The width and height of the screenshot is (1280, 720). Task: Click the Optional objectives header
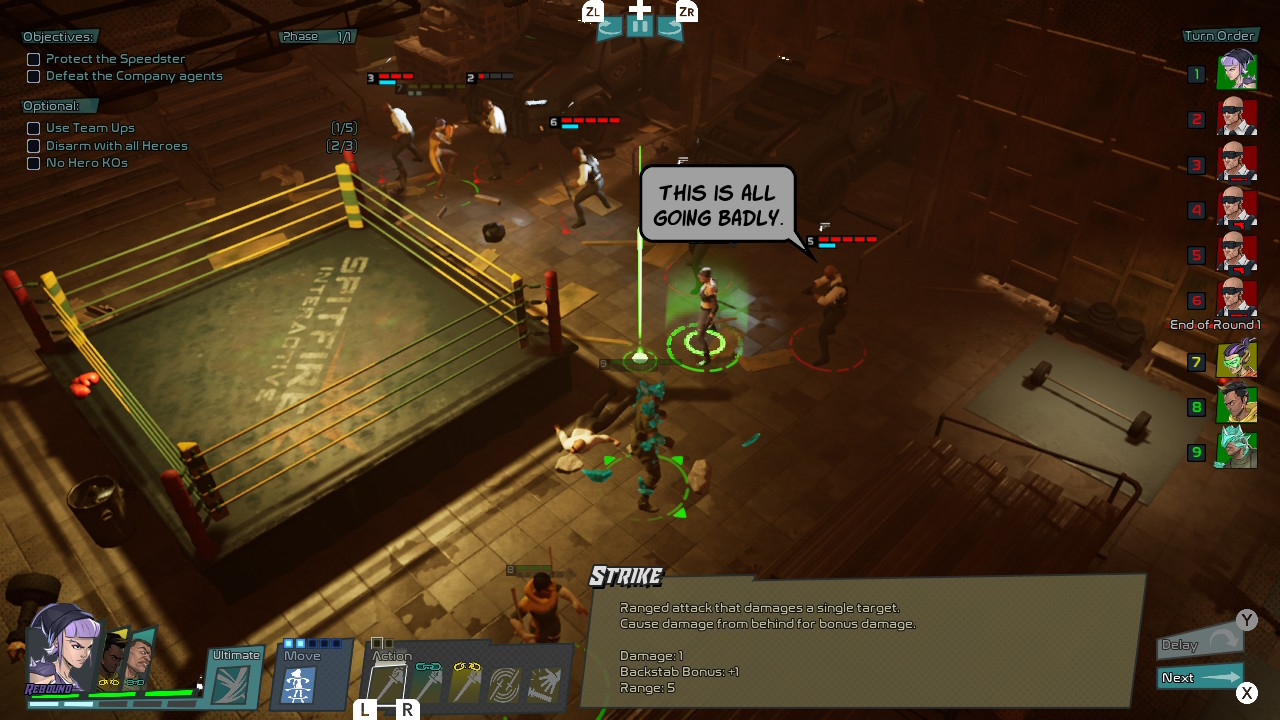point(52,106)
